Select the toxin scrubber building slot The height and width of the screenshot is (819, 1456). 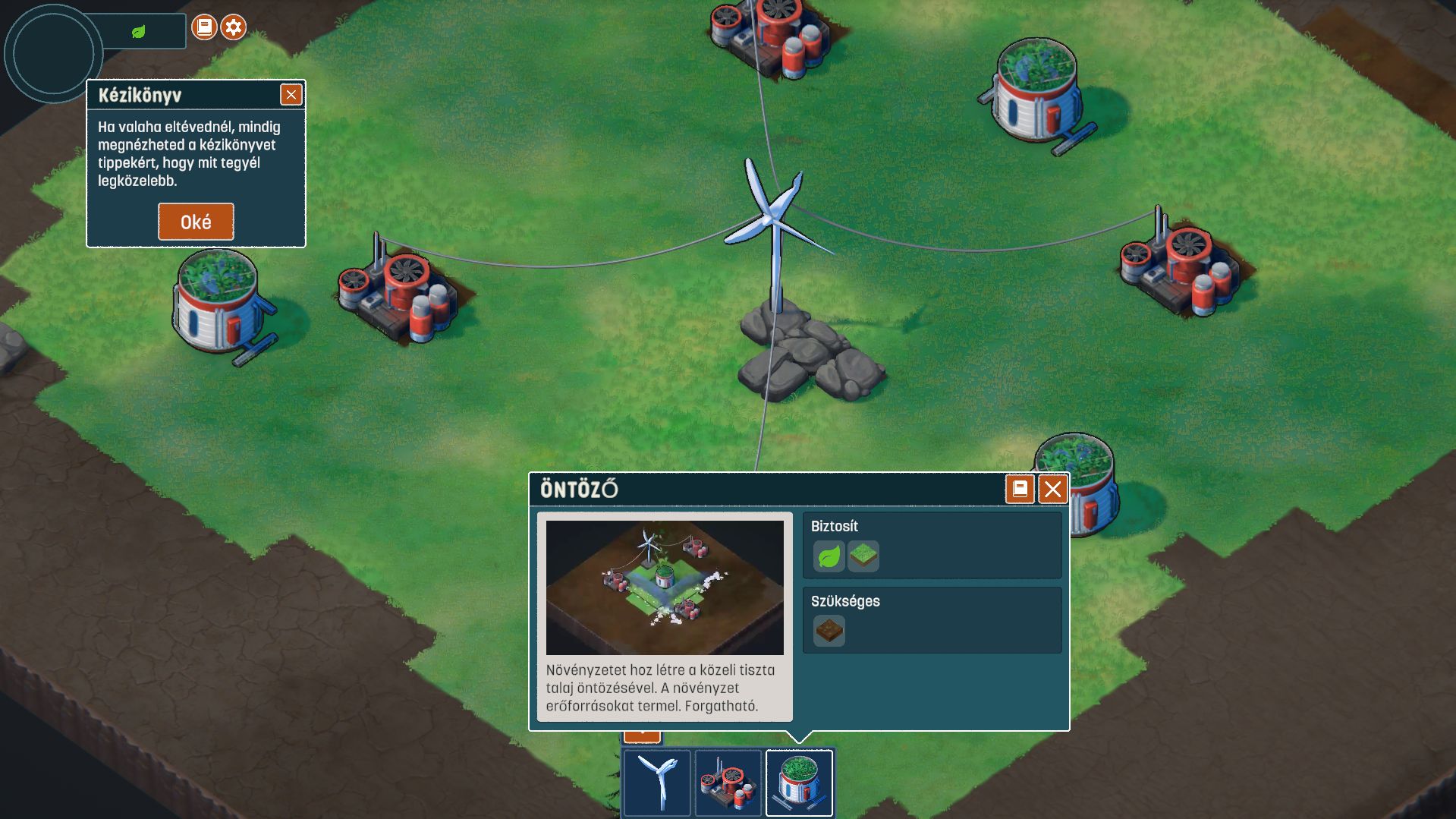pos(728,783)
